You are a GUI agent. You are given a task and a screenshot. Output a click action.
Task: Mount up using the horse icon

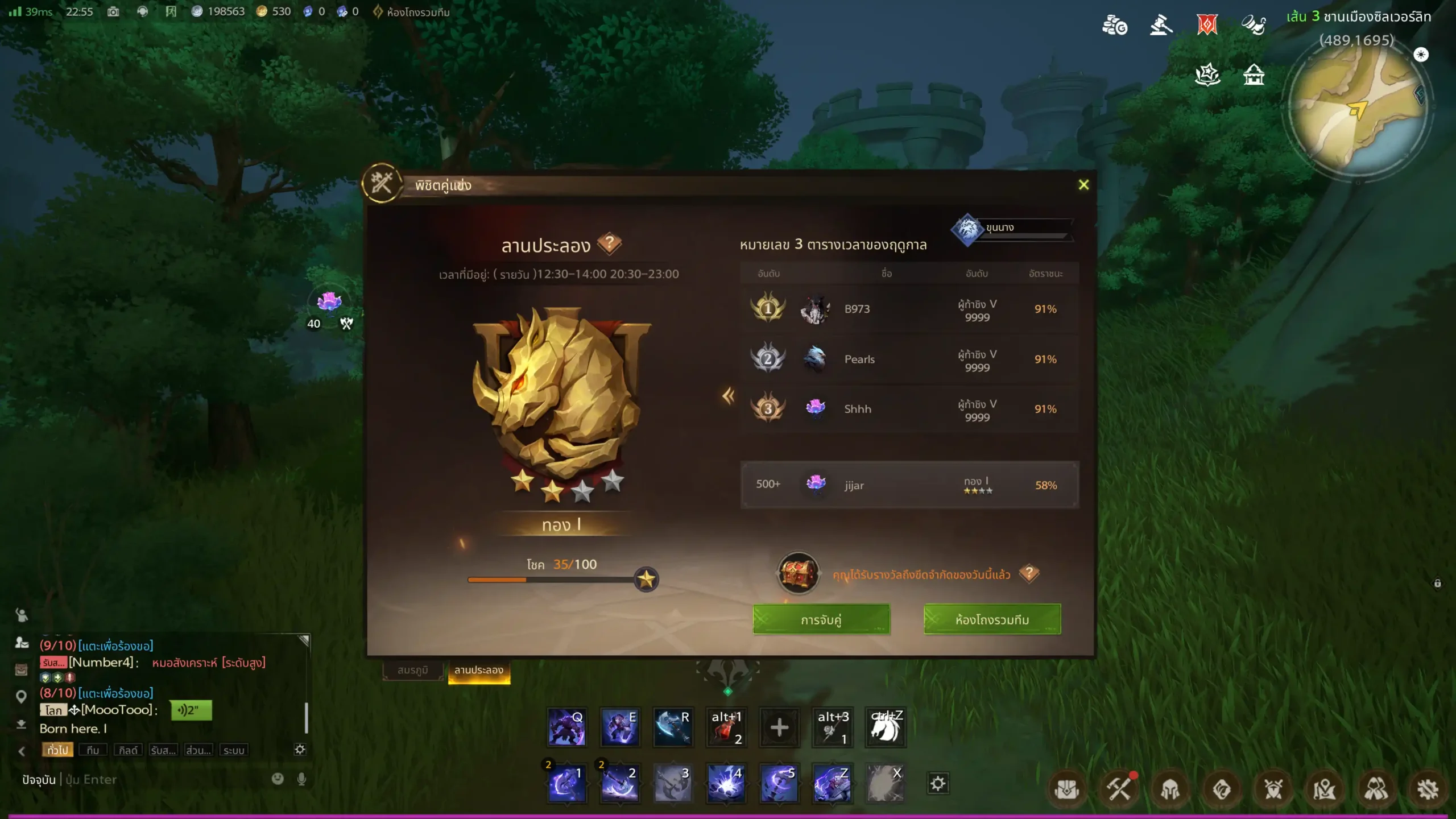point(885,727)
